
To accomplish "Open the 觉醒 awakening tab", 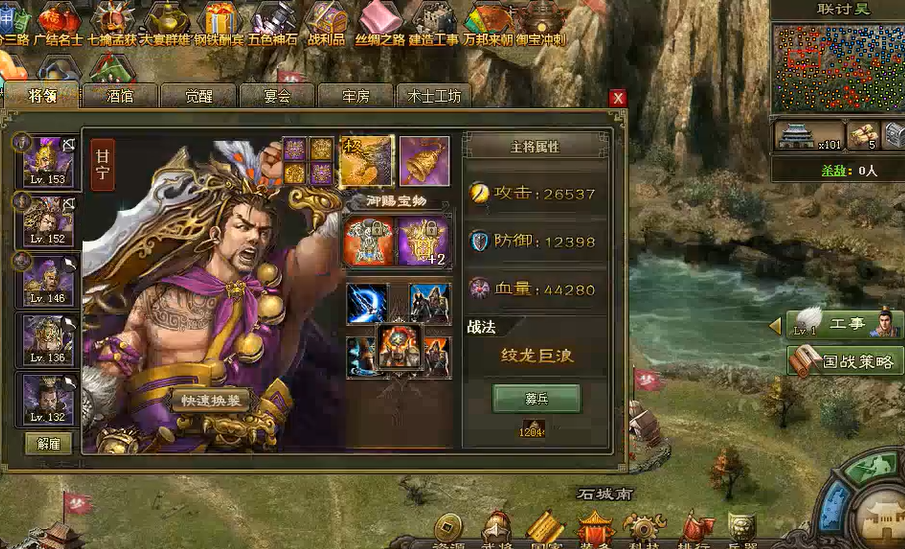I will point(198,96).
